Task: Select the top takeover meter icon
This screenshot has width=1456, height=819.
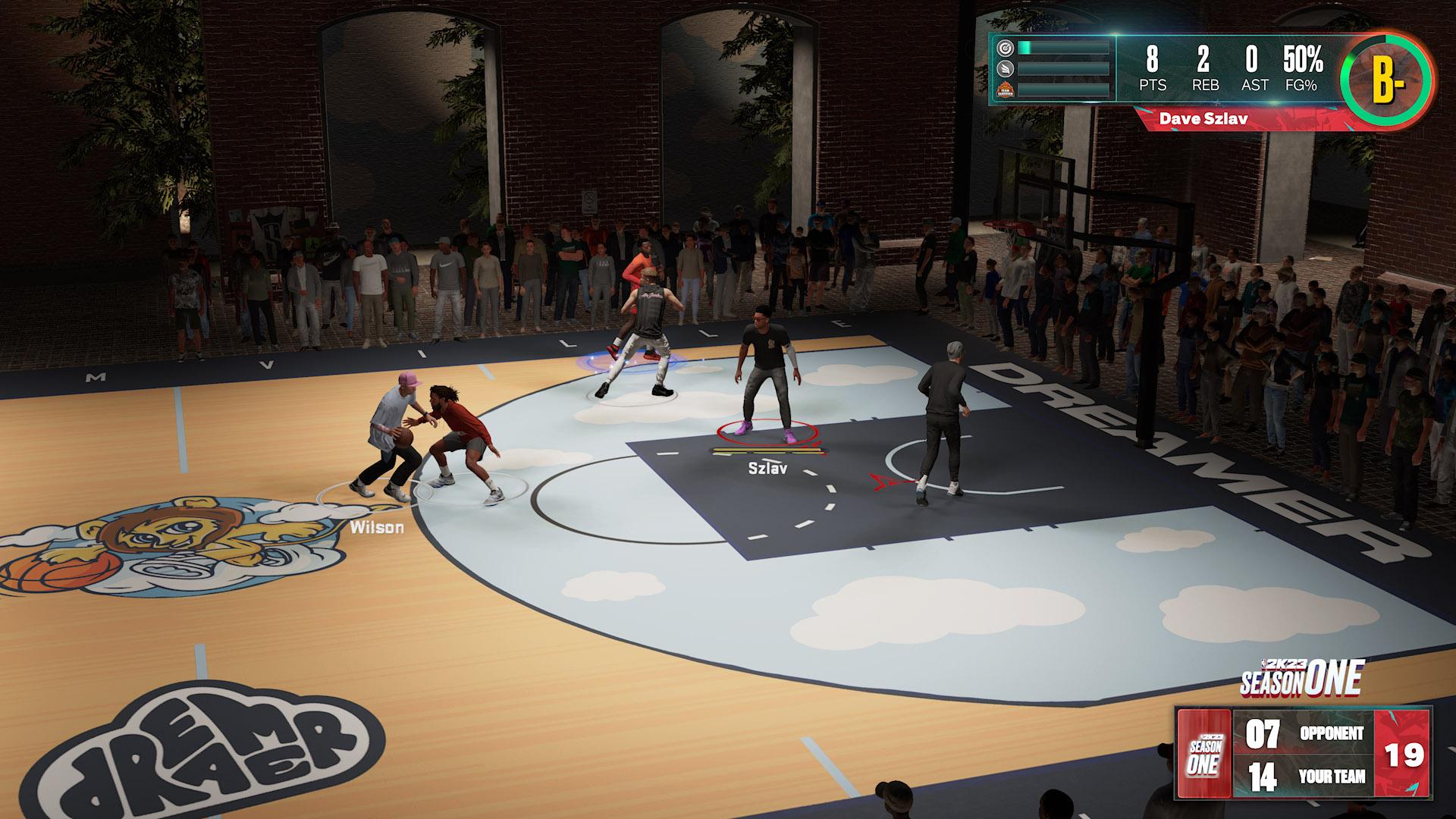Action: tap(1006, 49)
